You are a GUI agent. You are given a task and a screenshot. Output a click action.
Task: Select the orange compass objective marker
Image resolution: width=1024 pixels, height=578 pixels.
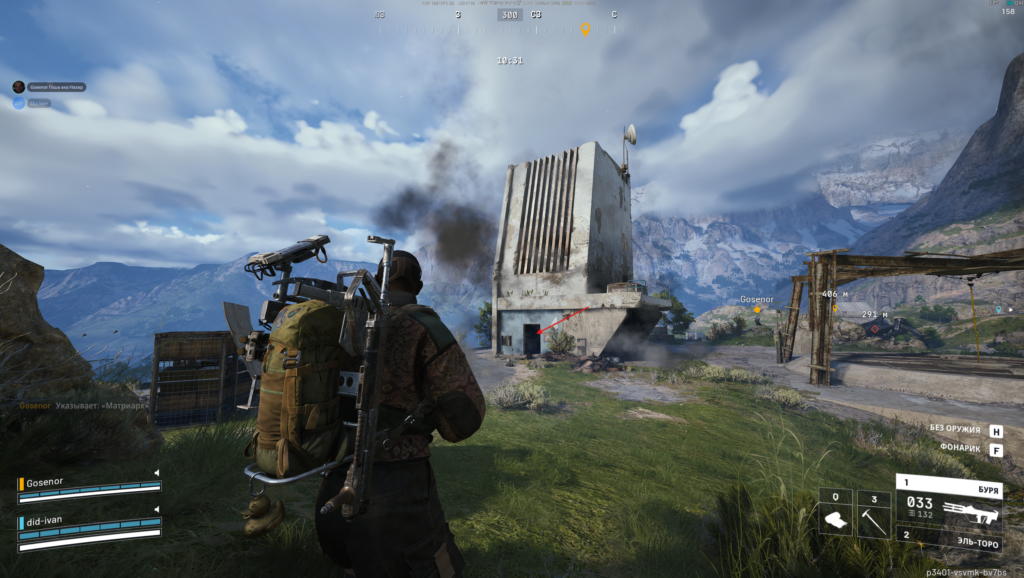click(586, 29)
